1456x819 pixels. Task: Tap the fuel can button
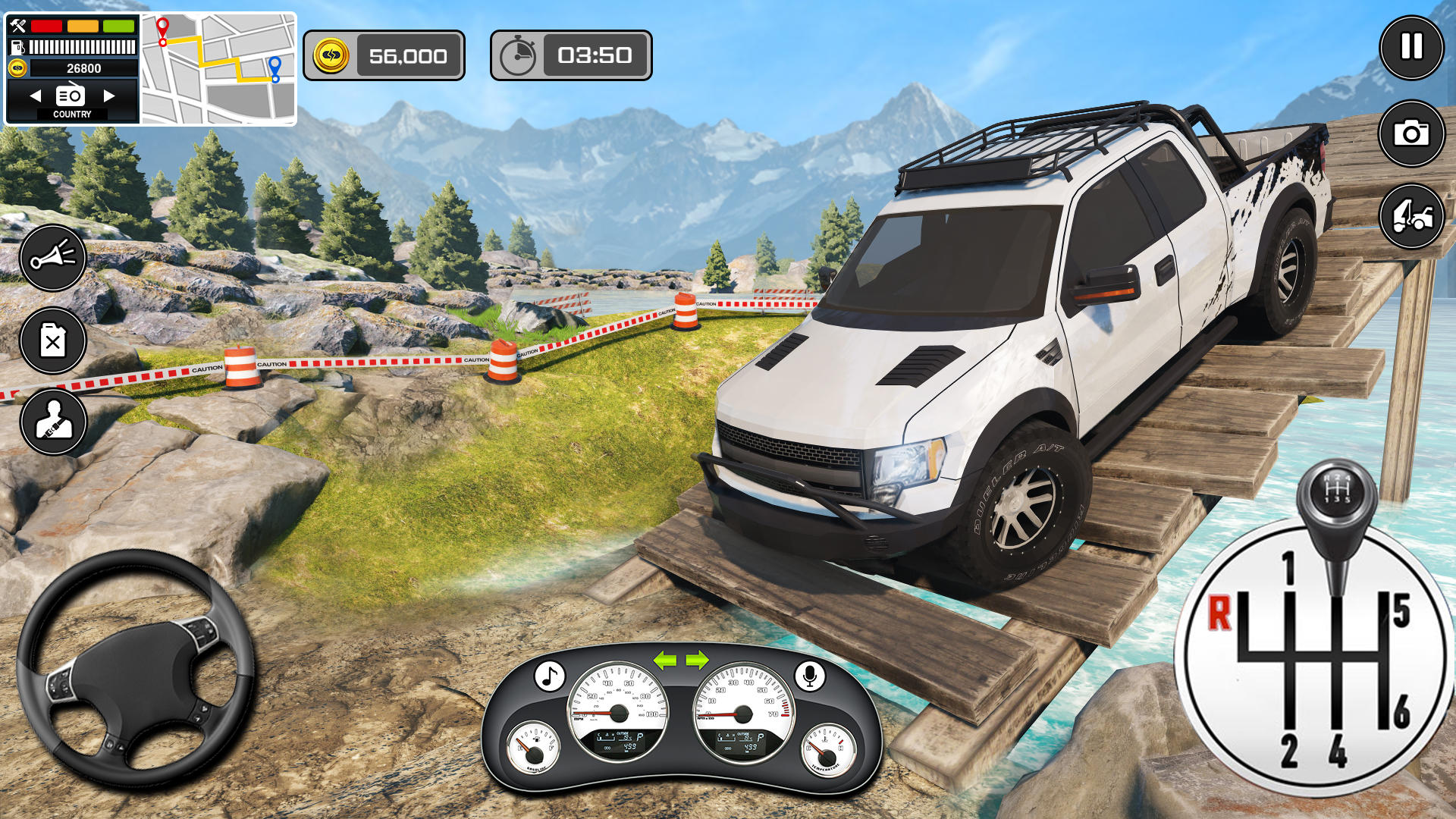click(53, 340)
